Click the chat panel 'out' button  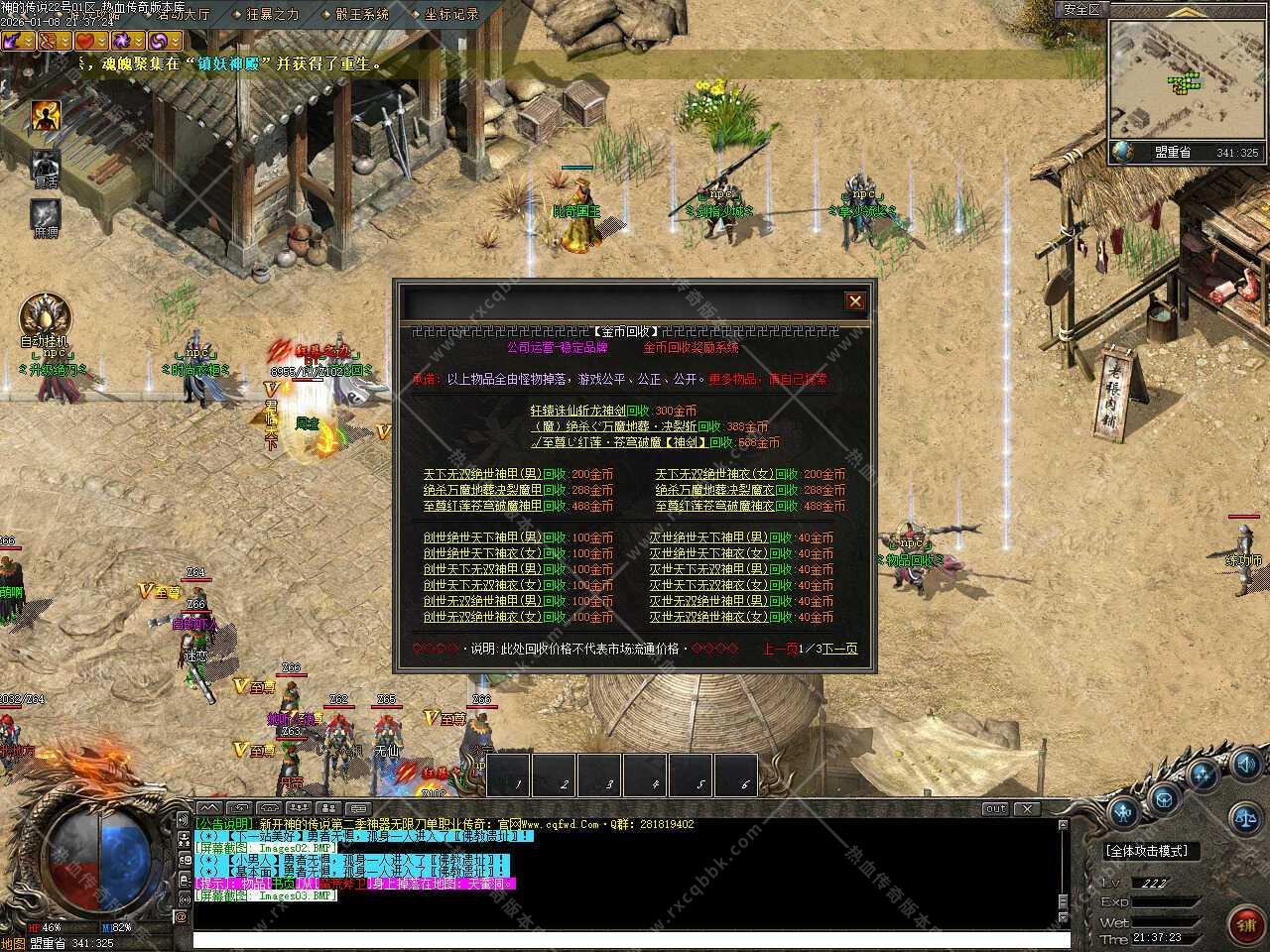click(x=994, y=808)
